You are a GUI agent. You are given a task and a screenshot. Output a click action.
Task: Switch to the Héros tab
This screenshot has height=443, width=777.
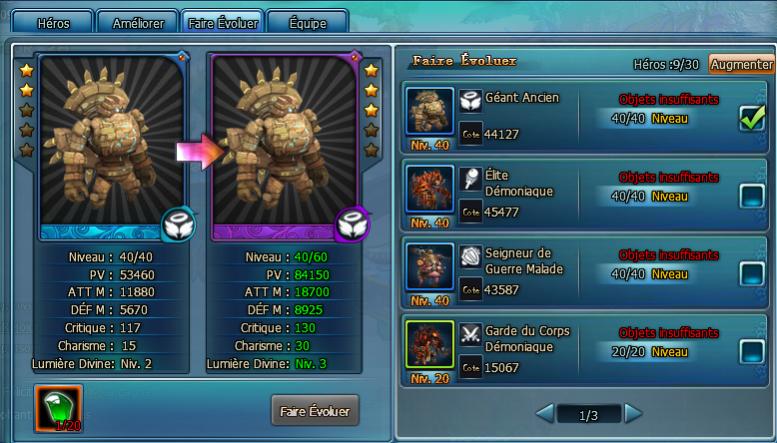tap(51, 22)
